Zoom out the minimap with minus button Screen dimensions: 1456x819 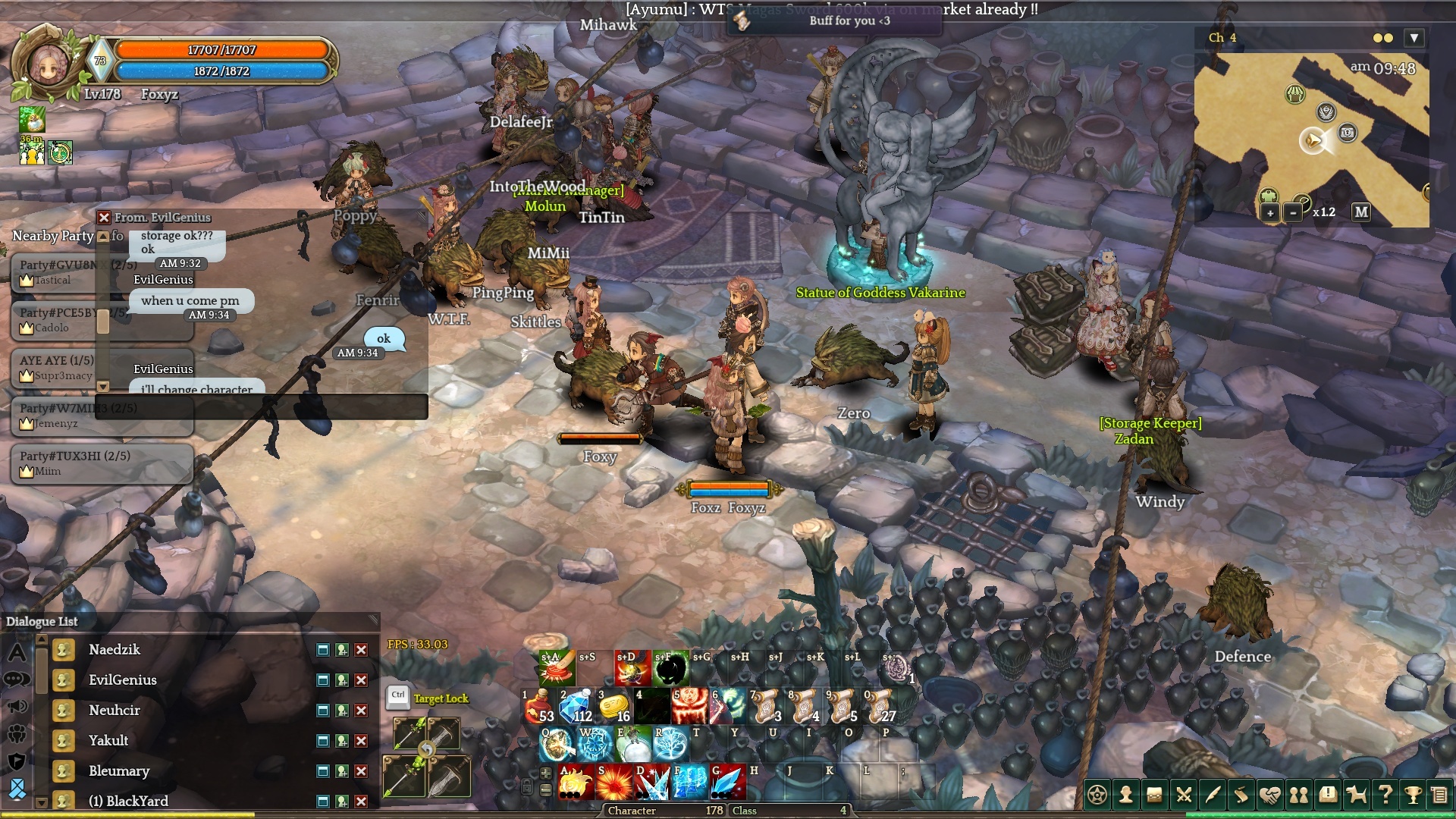click(1293, 213)
